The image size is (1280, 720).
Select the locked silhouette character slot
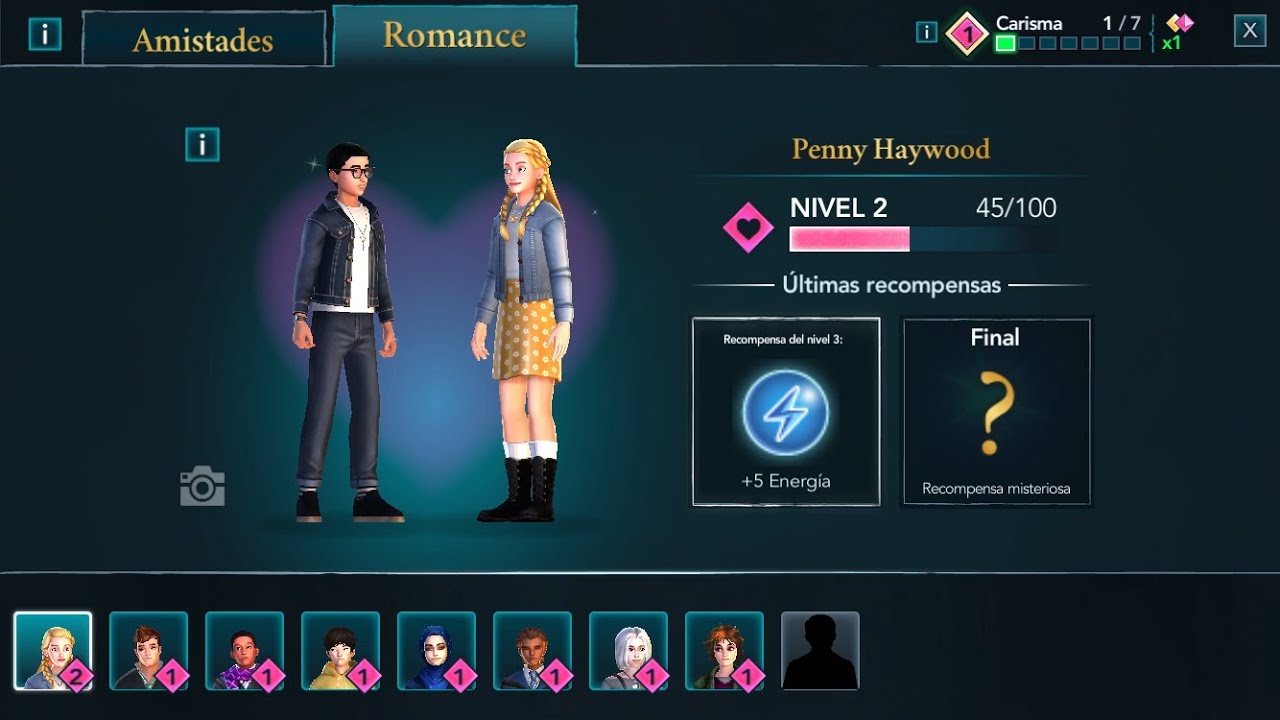(x=818, y=648)
